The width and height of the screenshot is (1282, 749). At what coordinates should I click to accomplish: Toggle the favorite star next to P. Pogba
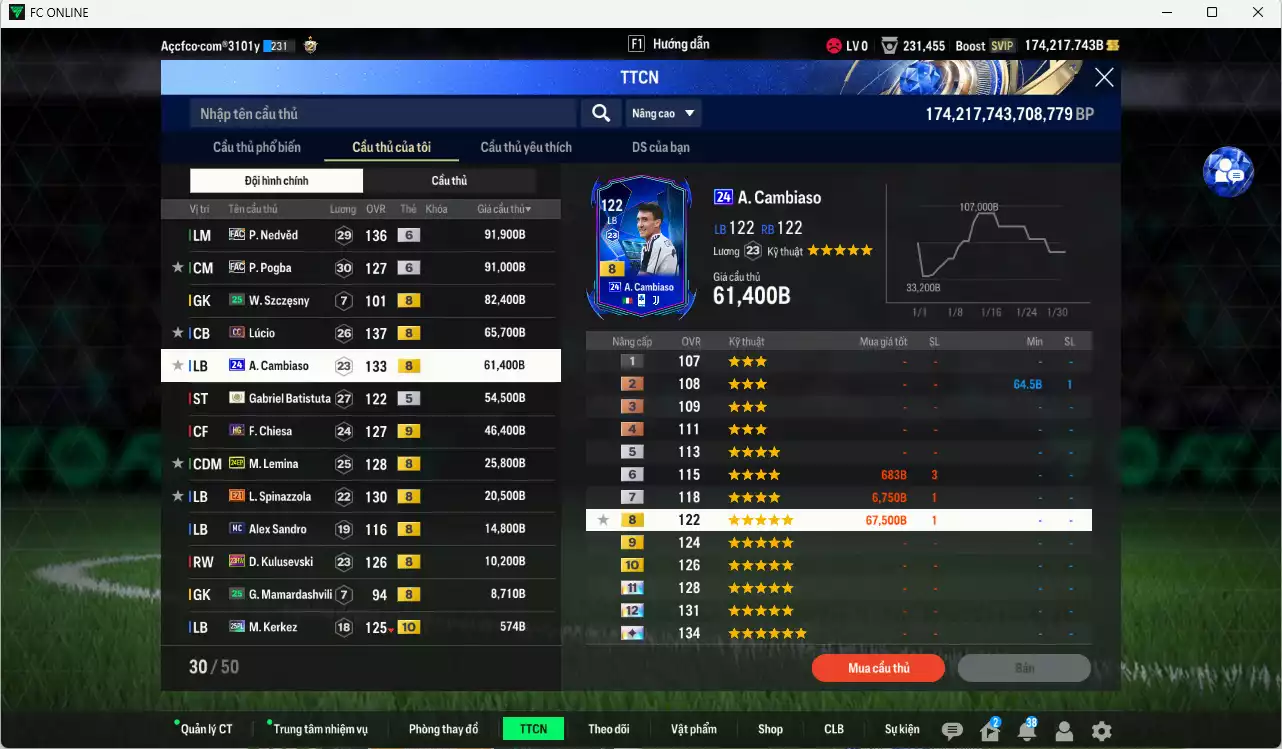[176, 267]
